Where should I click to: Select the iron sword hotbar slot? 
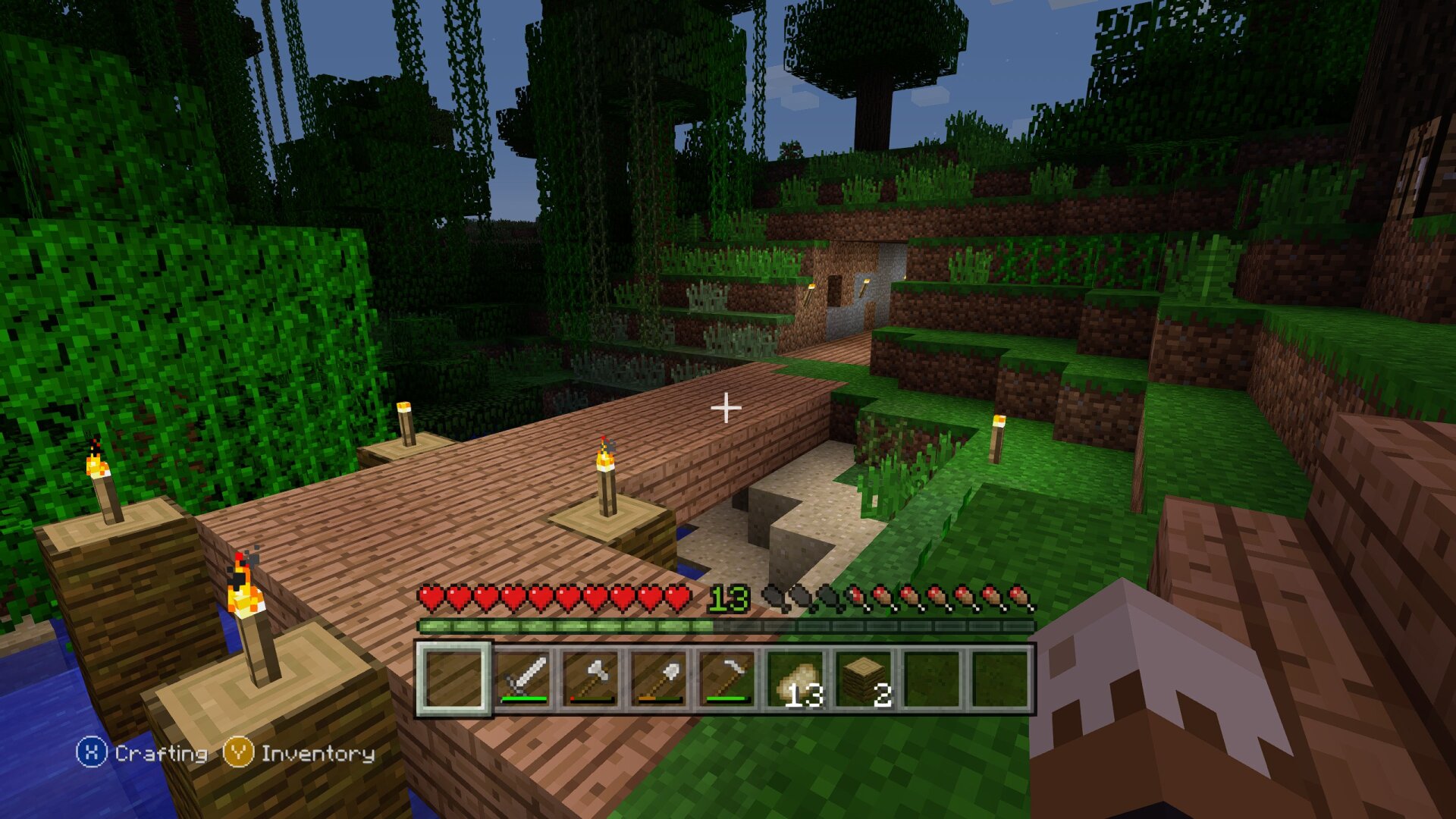(522, 678)
